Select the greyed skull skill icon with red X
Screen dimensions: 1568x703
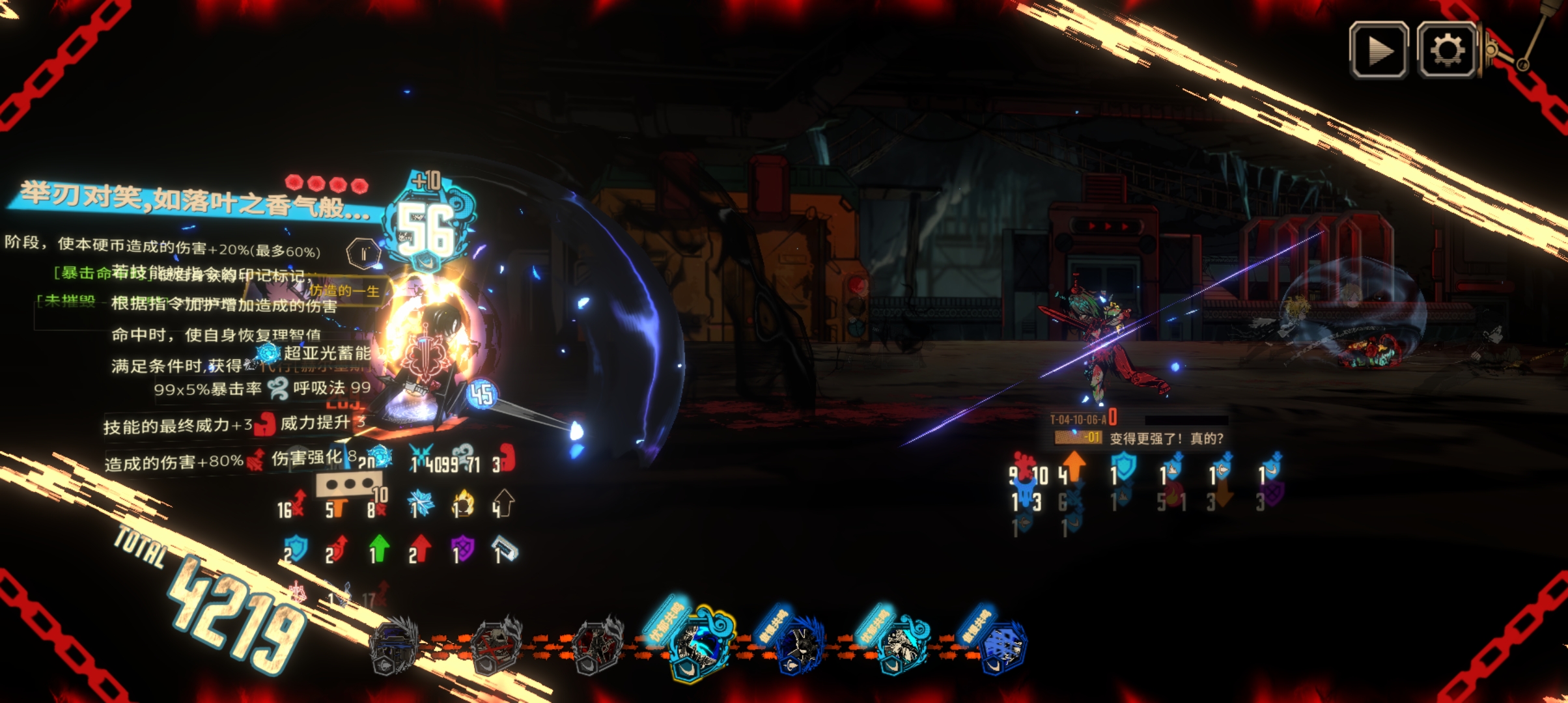pyautogui.click(x=495, y=646)
